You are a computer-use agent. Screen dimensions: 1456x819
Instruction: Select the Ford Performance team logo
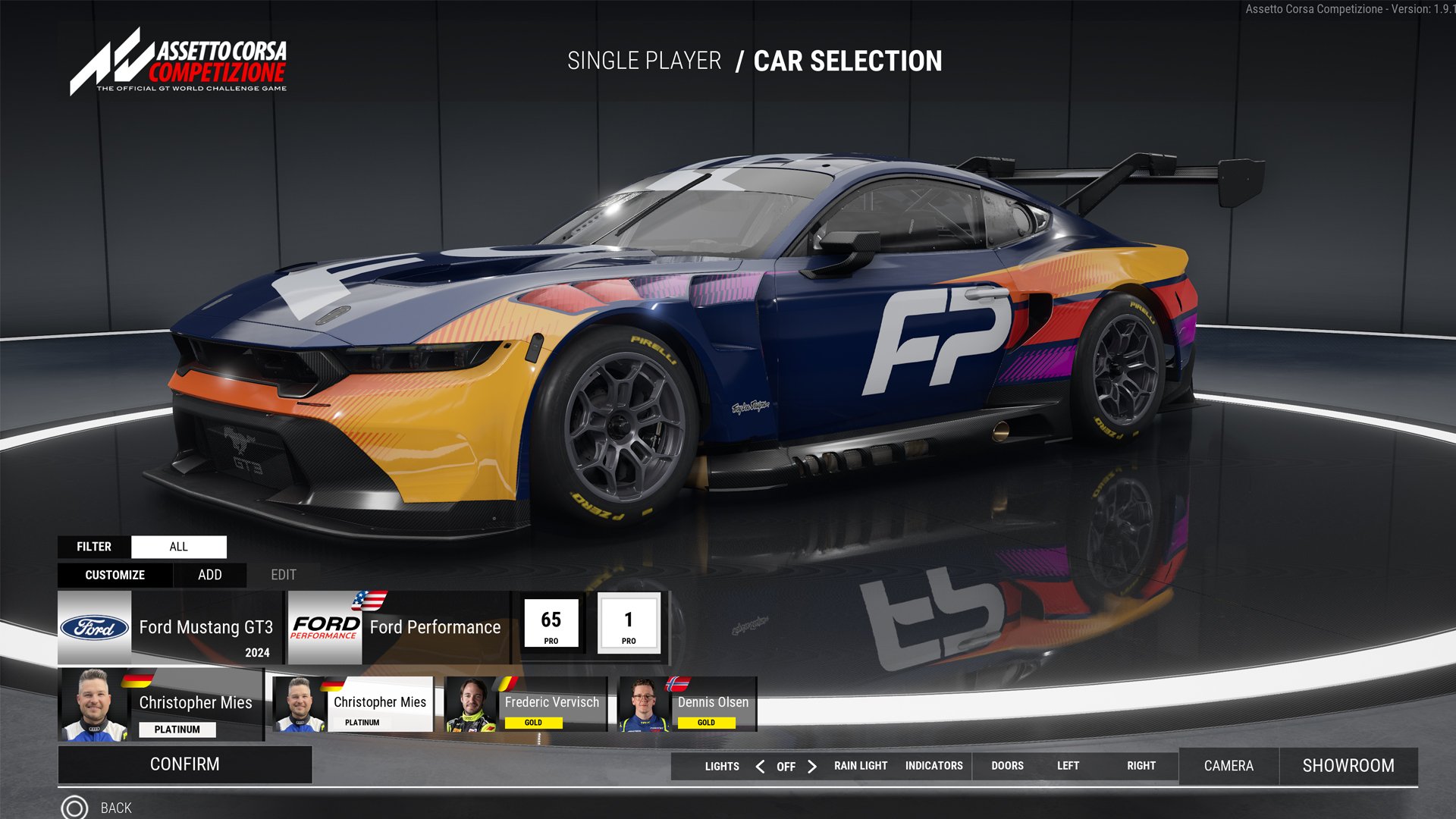point(326,627)
